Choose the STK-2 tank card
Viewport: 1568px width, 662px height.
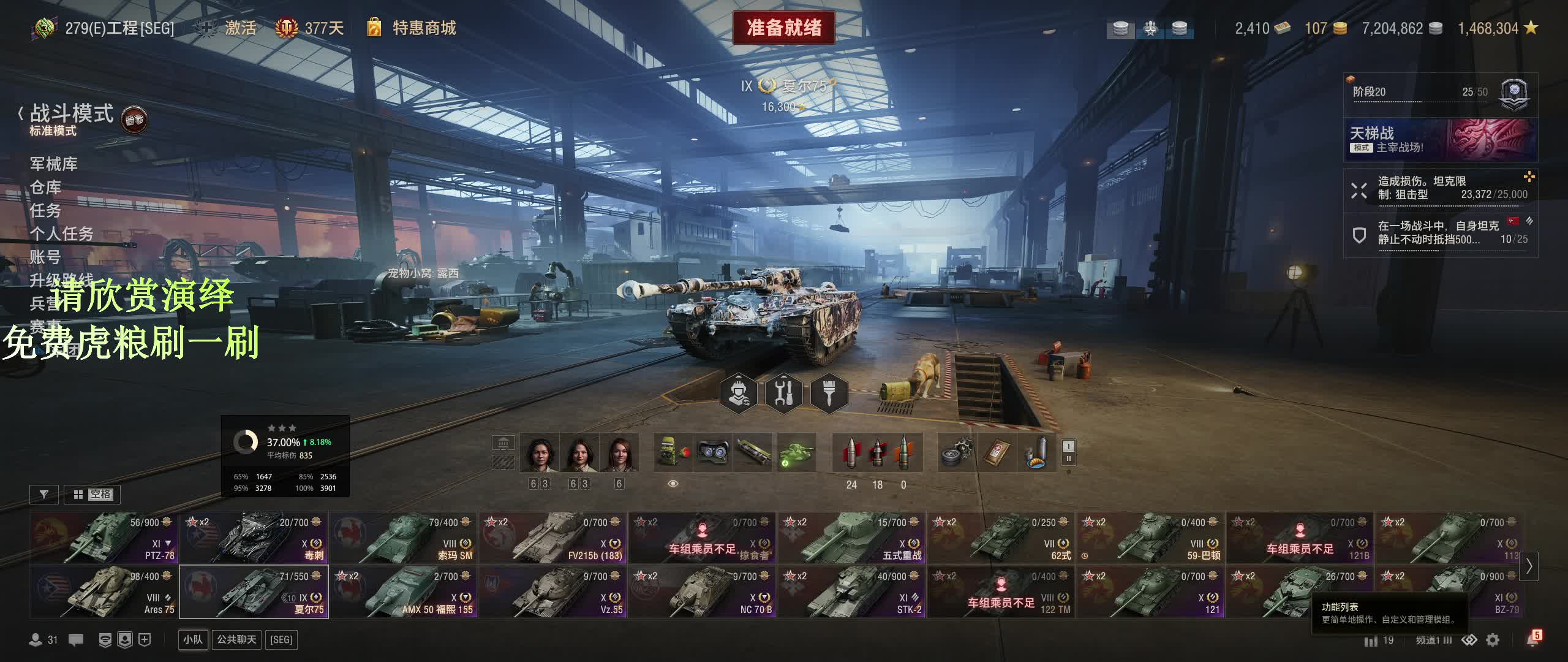pos(851,592)
